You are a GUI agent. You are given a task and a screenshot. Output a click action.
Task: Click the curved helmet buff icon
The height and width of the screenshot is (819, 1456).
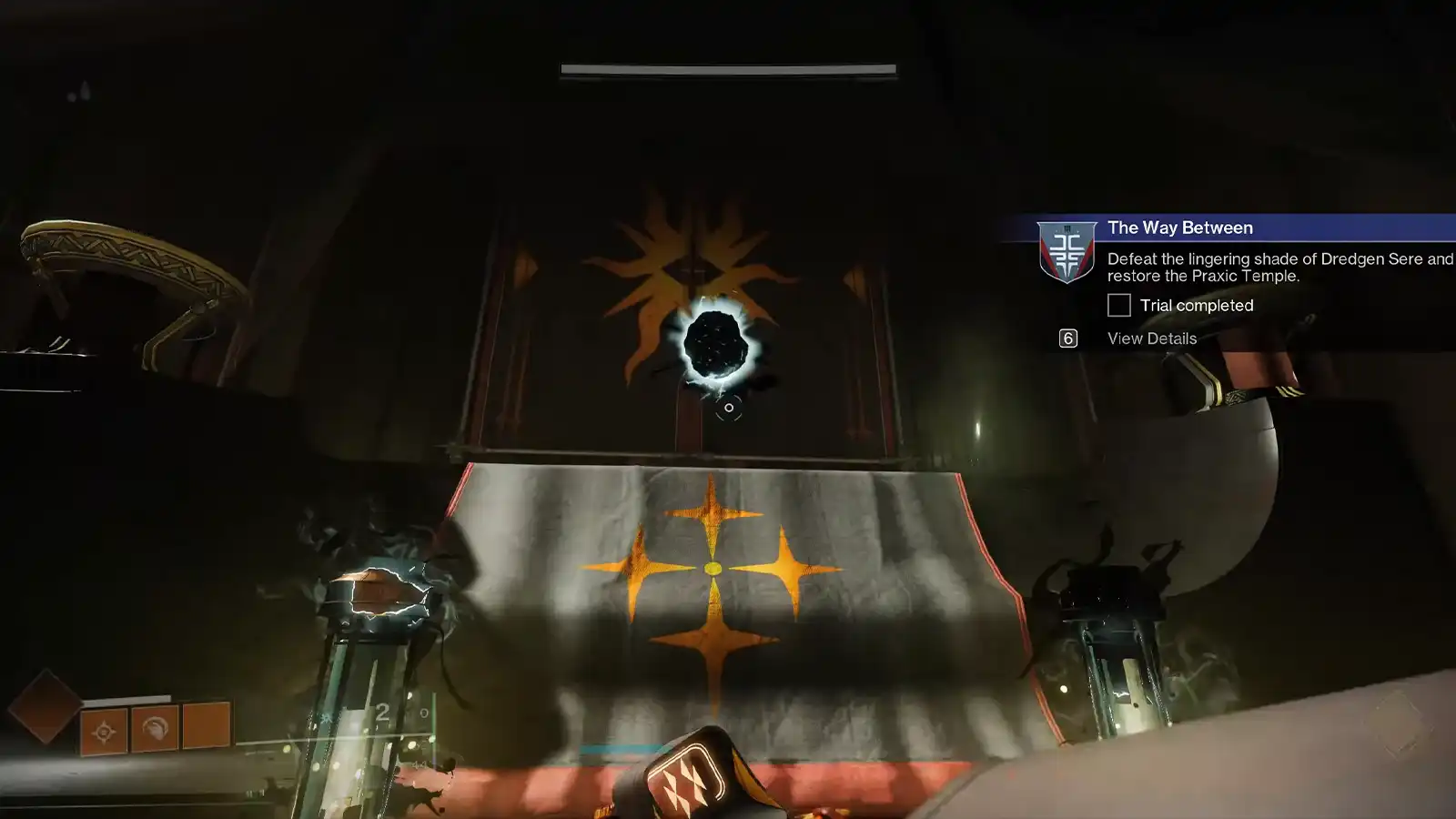tap(157, 730)
